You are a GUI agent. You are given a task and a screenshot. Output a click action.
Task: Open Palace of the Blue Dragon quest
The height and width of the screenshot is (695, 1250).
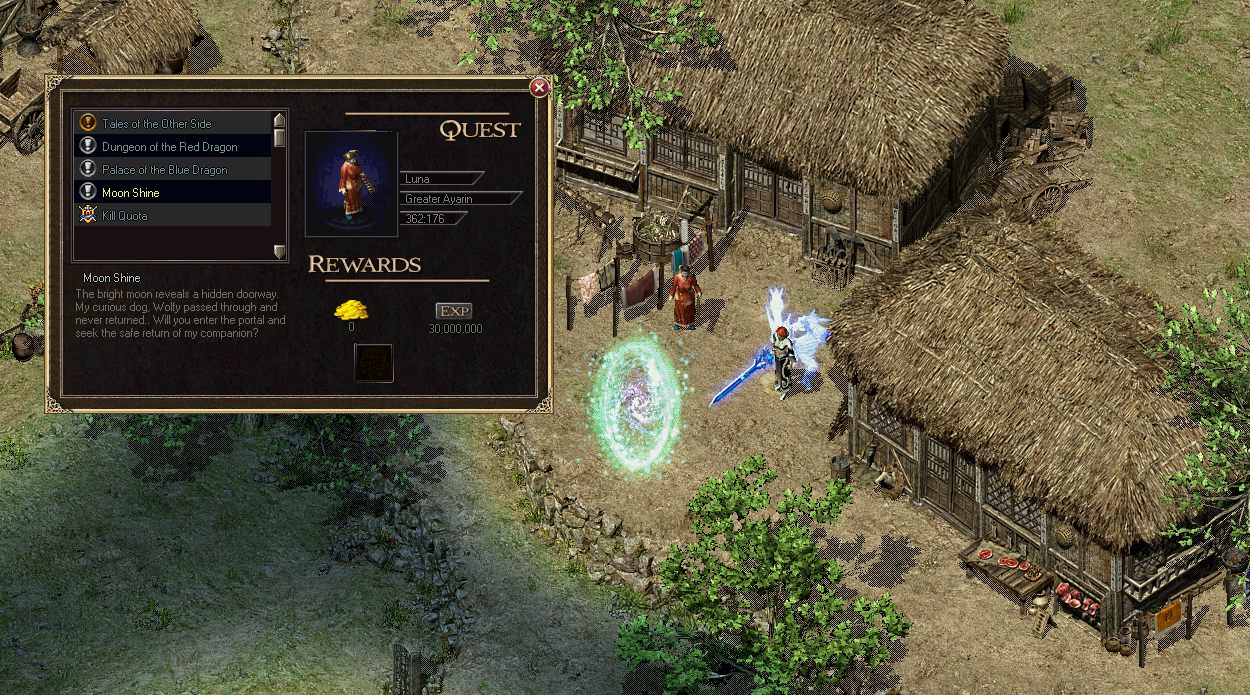pos(164,170)
